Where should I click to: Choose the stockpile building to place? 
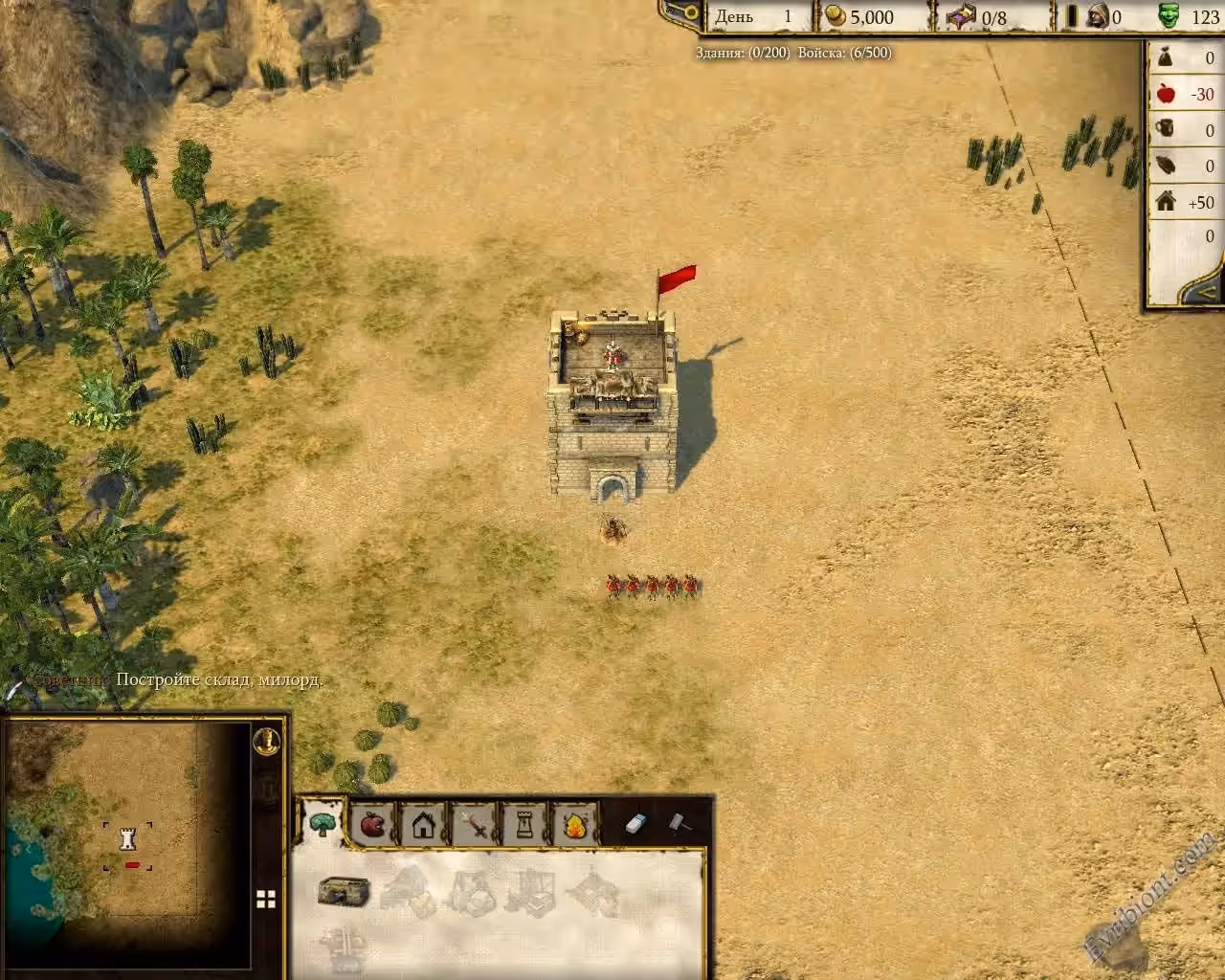point(343,892)
